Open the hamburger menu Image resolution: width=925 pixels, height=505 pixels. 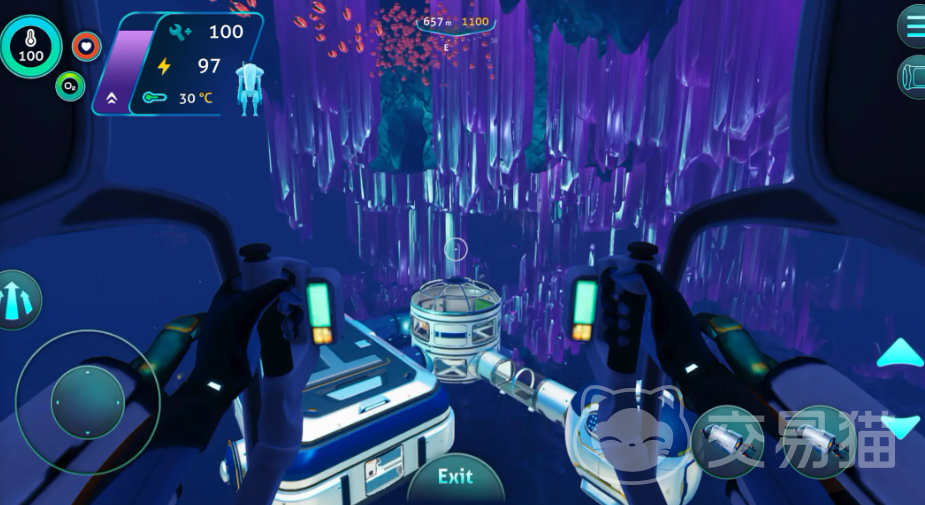pos(913,25)
